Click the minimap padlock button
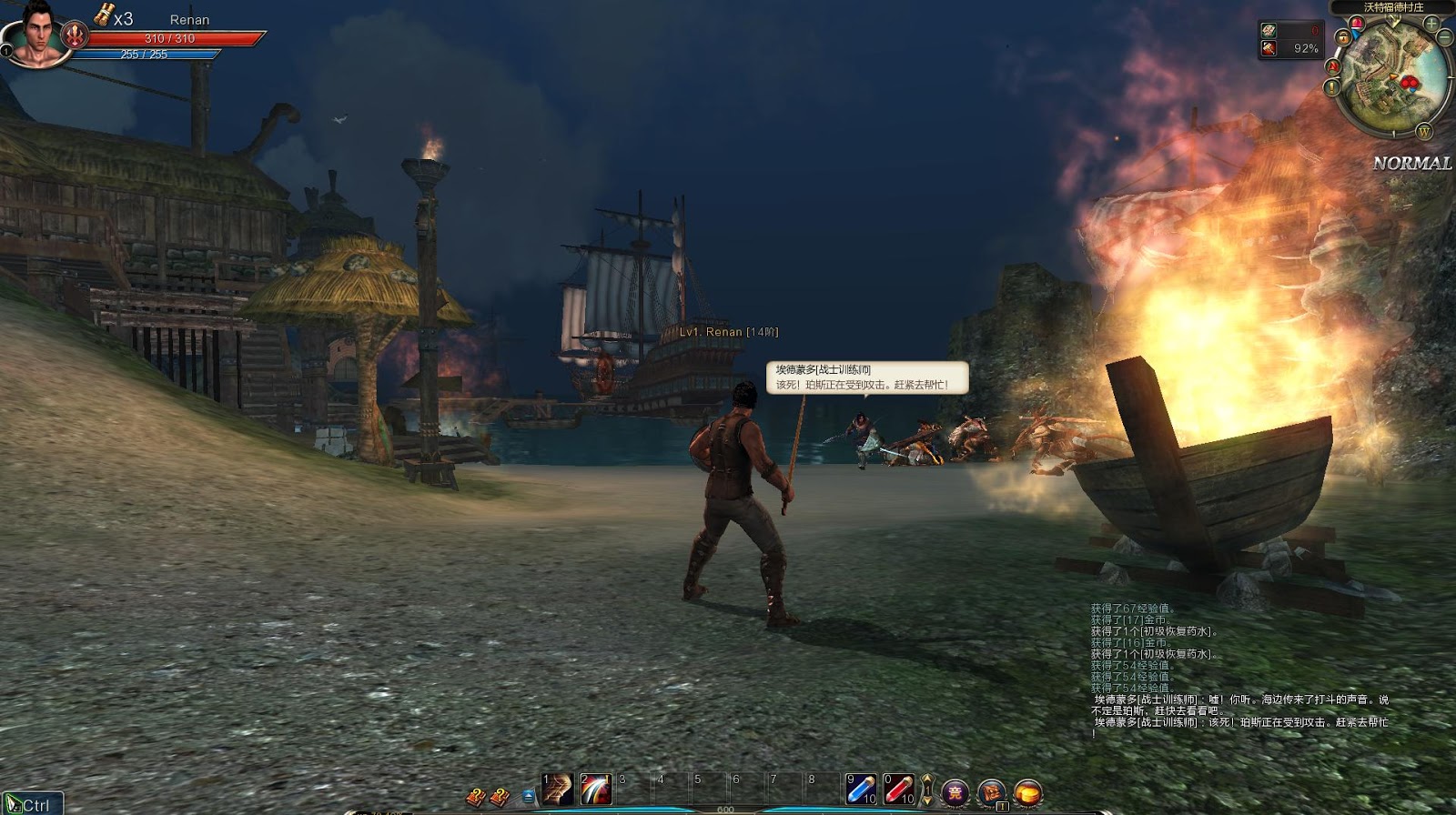1456x815 pixels. 1342,38
